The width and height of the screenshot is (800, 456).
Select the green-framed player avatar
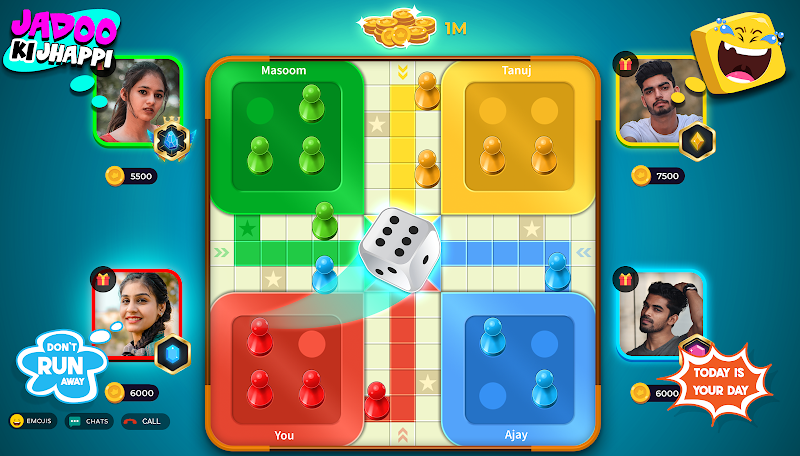137,100
